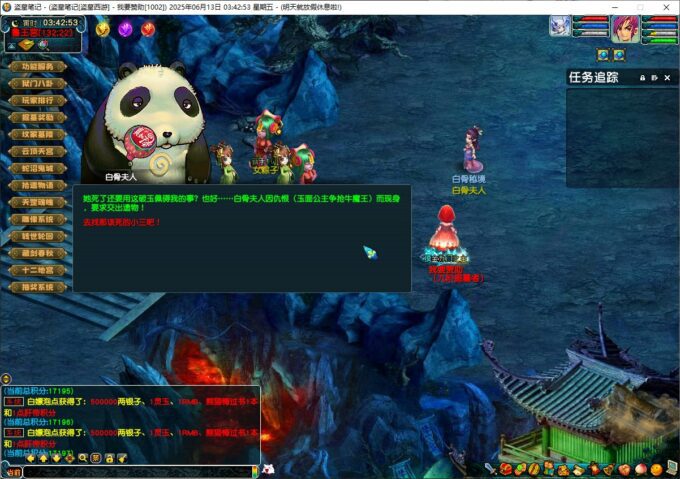Select the 云顶天宫 menu entry
This screenshot has height=479, width=680.
[x=37, y=152]
